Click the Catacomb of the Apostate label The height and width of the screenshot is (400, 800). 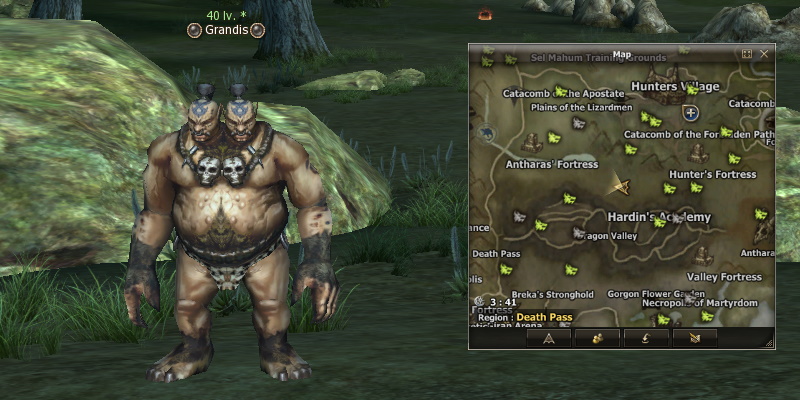click(550, 92)
